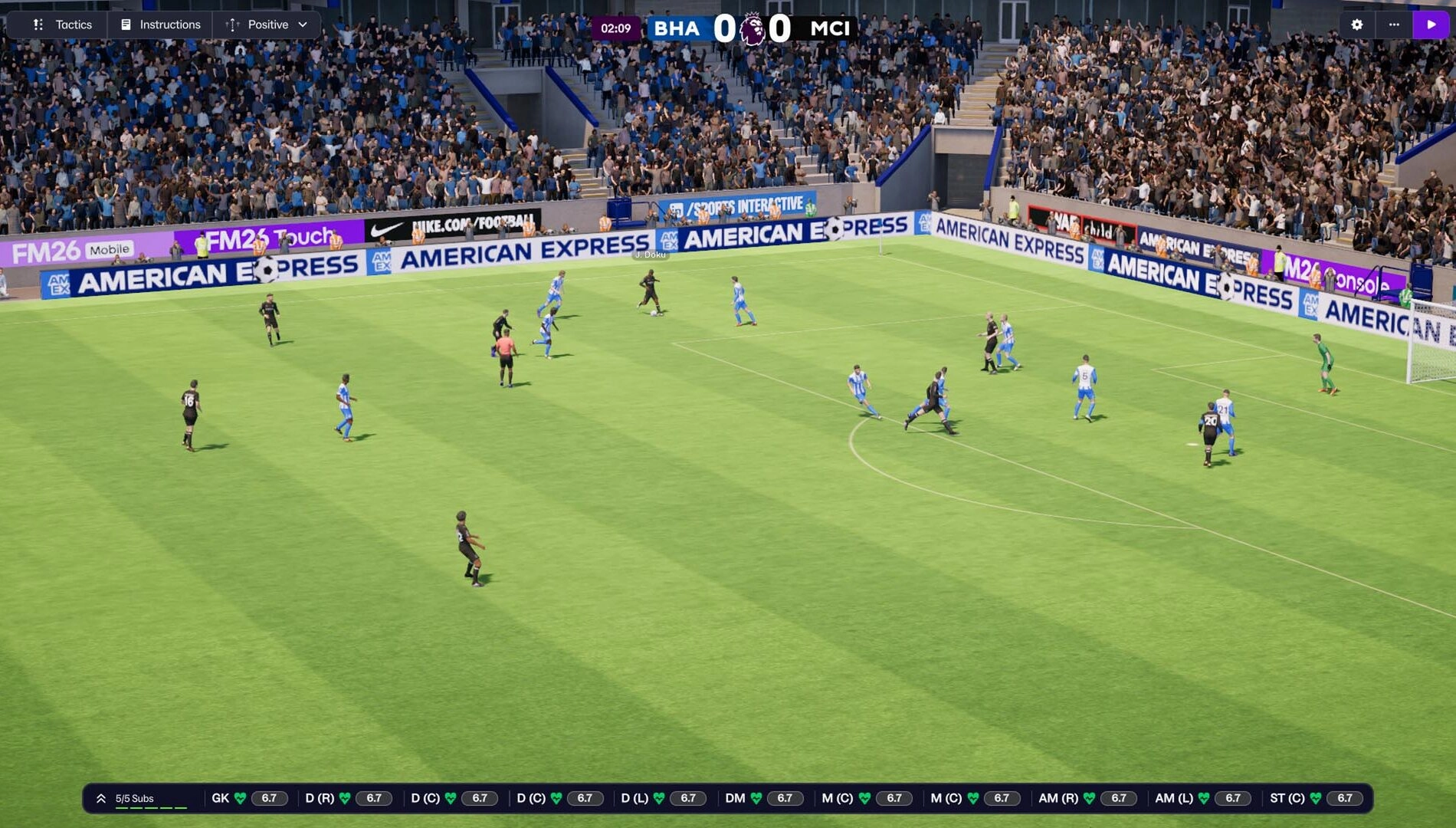
Task: Click the 5/5 Subs indicator
Action: click(x=135, y=797)
